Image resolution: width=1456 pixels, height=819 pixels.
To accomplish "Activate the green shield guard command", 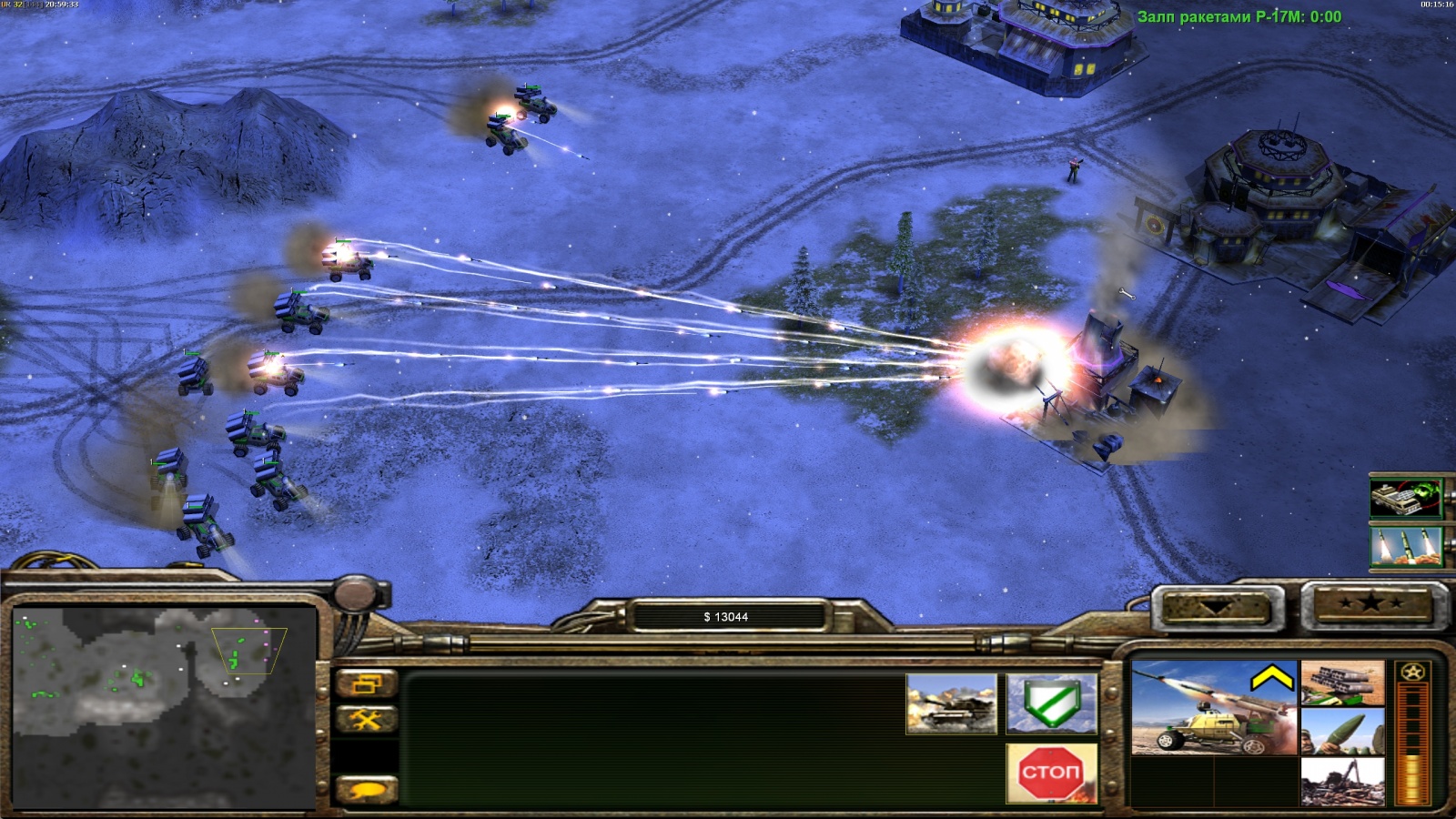I will (x=1051, y=703).
